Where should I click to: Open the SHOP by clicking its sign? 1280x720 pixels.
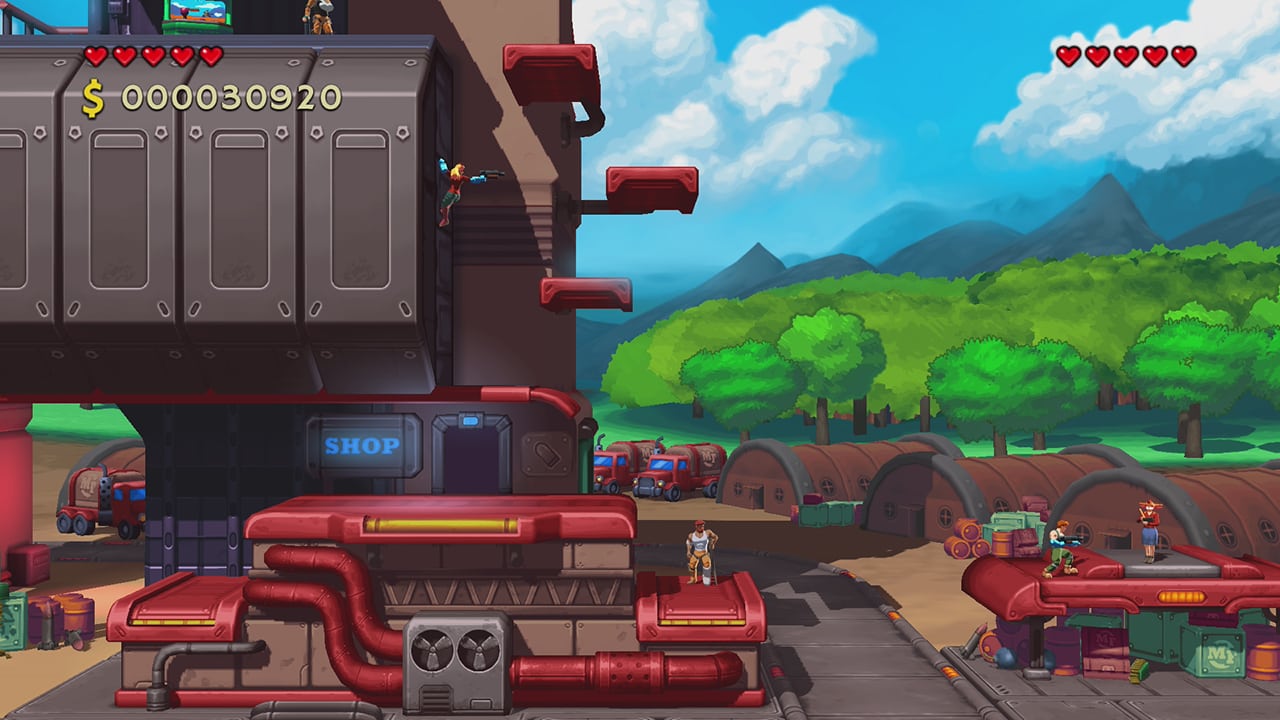point(363,447)
